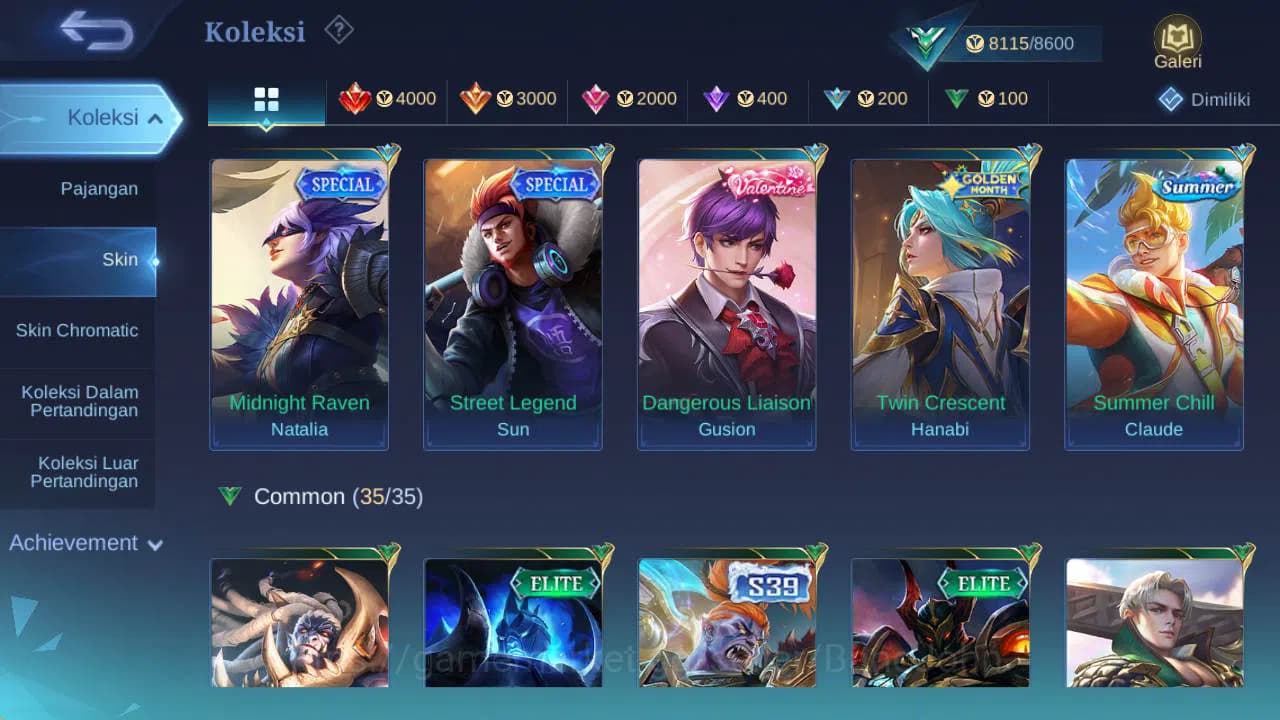Open the Midnight Raven Natalia skin card

click(299, 300)
